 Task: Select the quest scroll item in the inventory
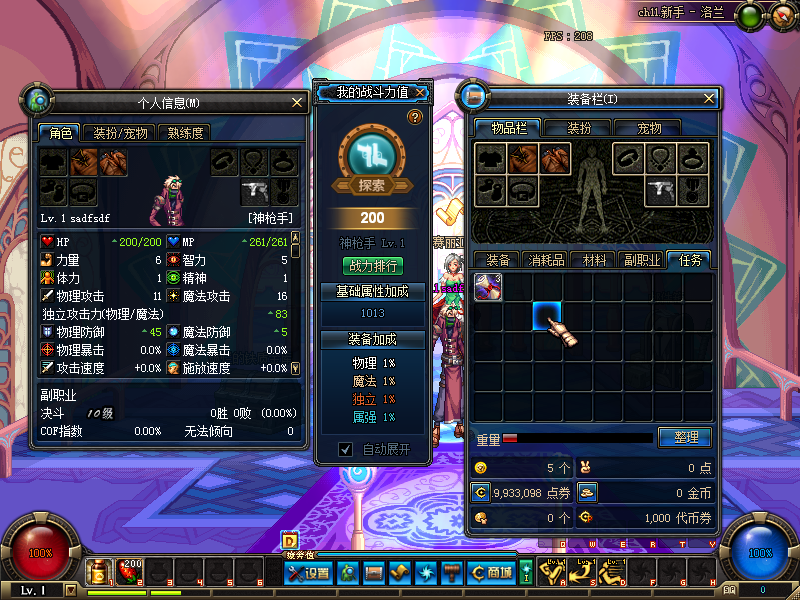pyautogui.click(x=488, y=288)
